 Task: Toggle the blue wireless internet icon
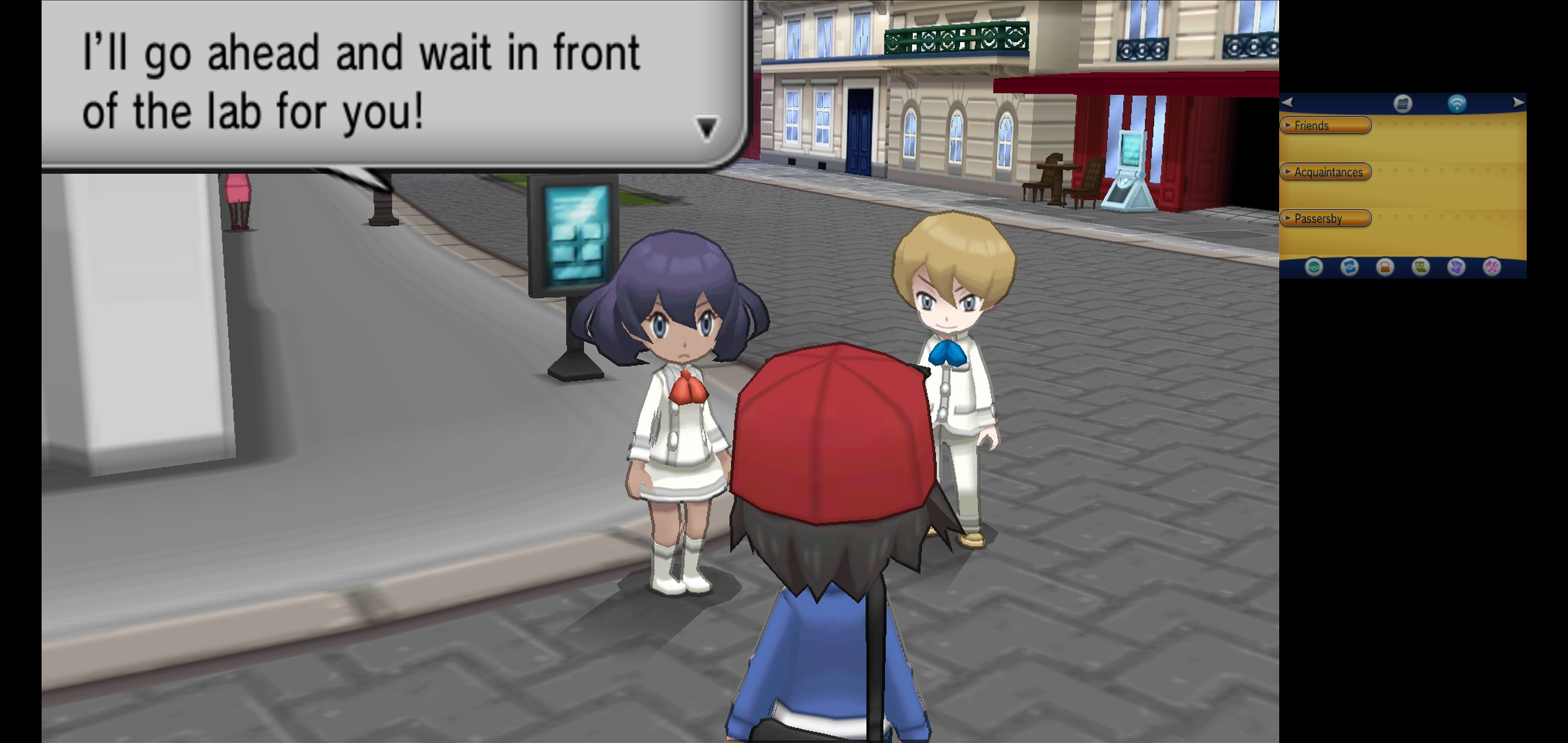(x=1457, y=104)
